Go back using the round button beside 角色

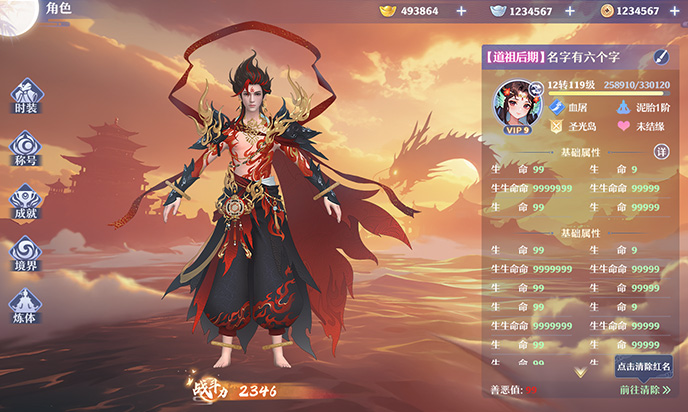[x=17, y=13]
